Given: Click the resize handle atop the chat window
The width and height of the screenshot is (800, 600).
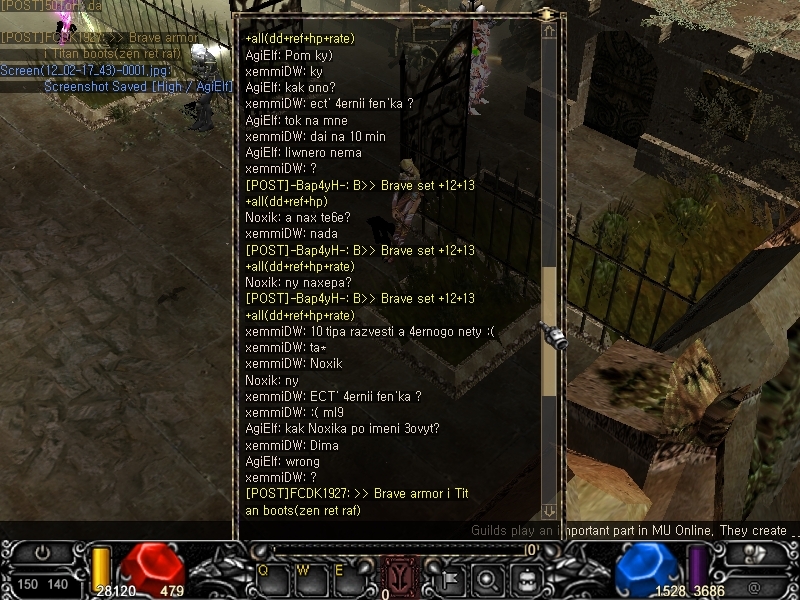Looking at the screenshot, I should point(547,14).
